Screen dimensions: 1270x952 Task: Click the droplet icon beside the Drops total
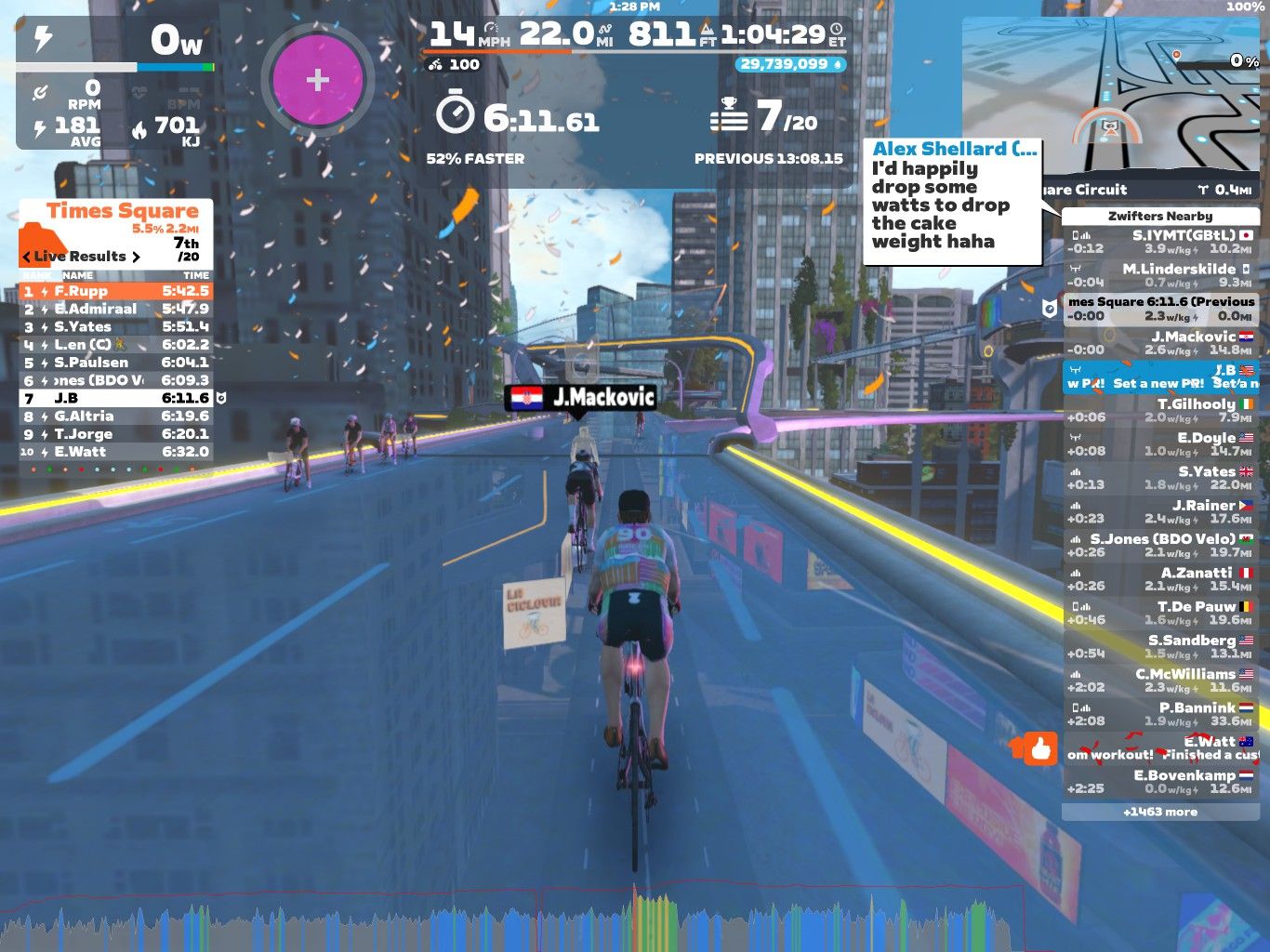click(x=838, y=65)
